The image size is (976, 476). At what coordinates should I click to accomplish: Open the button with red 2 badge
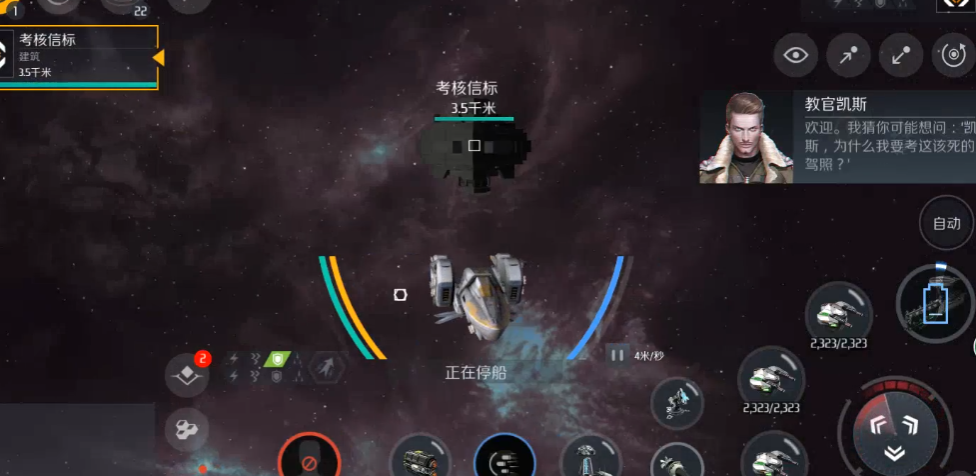[187, 374]
